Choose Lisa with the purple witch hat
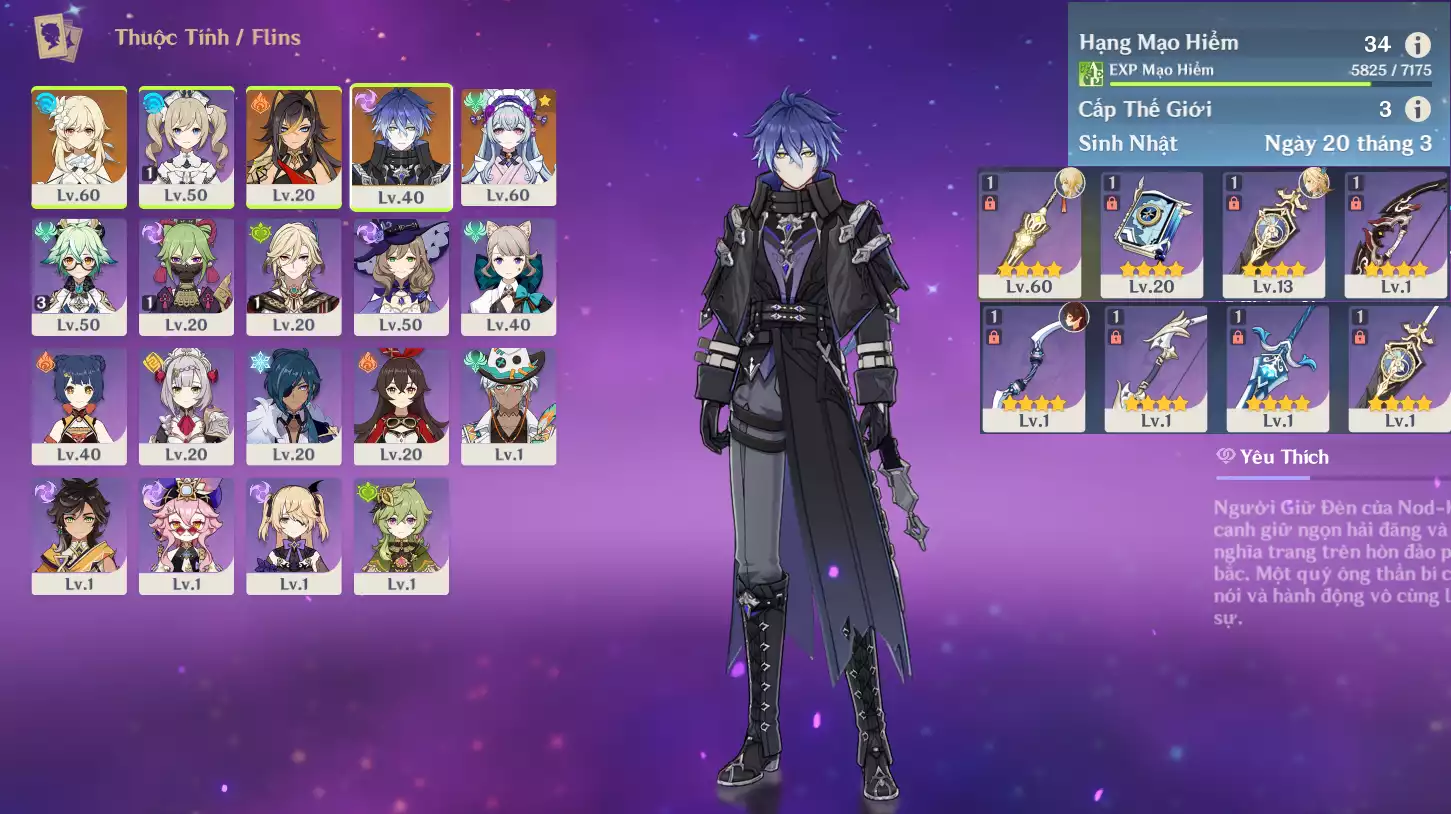Viewport: 1451px width, 814px height. click(x=401, y=276)
